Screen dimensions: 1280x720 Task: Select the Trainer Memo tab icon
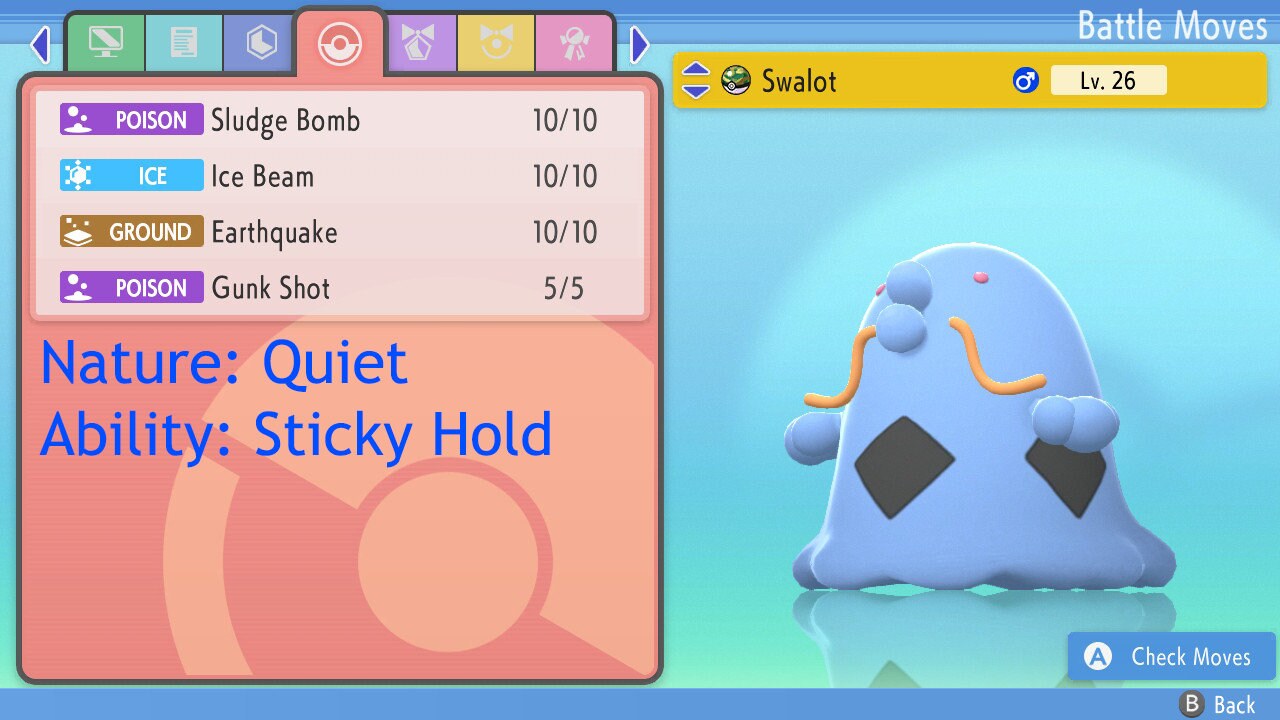tap(184, 43)
